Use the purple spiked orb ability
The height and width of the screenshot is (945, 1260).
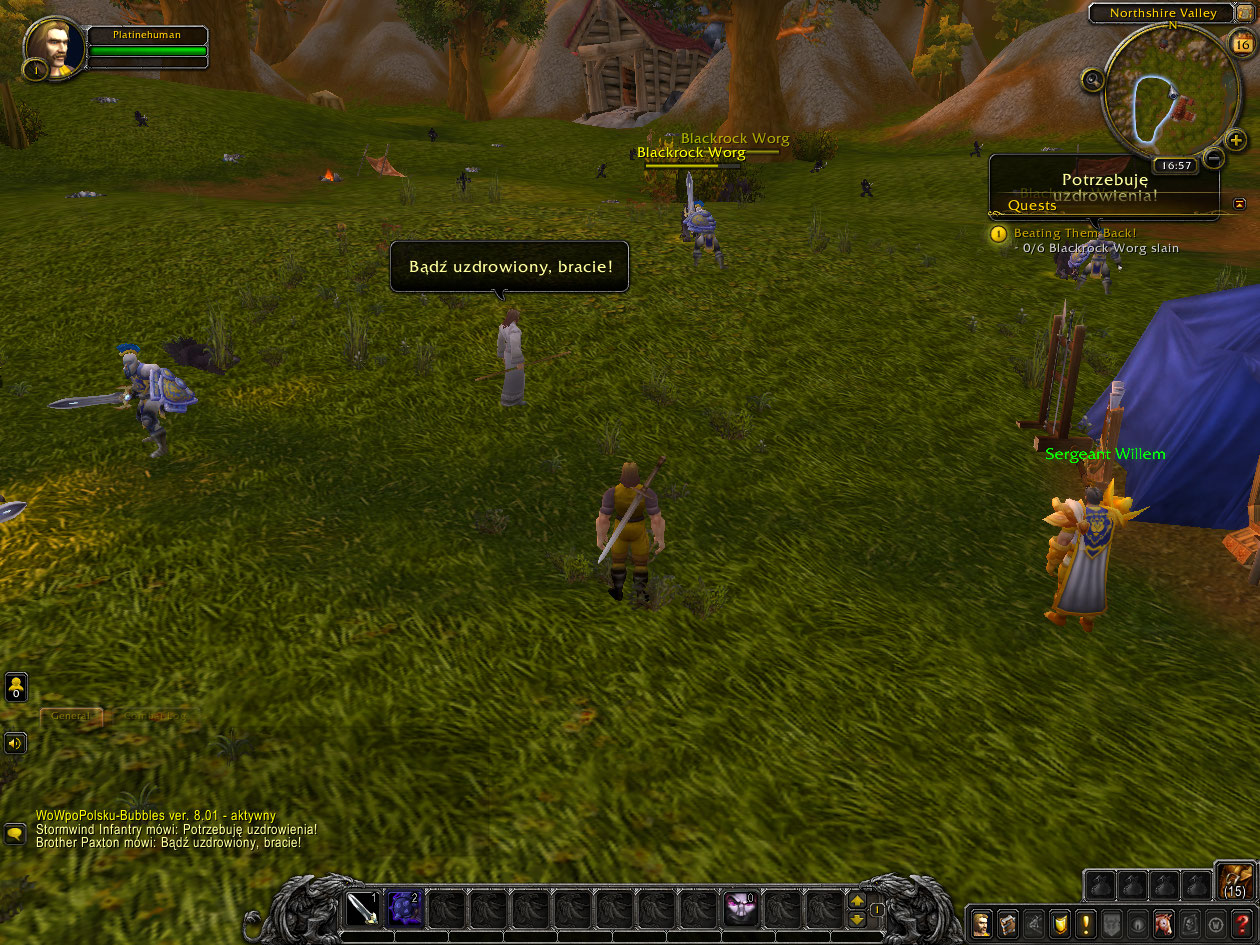[404, 909]
